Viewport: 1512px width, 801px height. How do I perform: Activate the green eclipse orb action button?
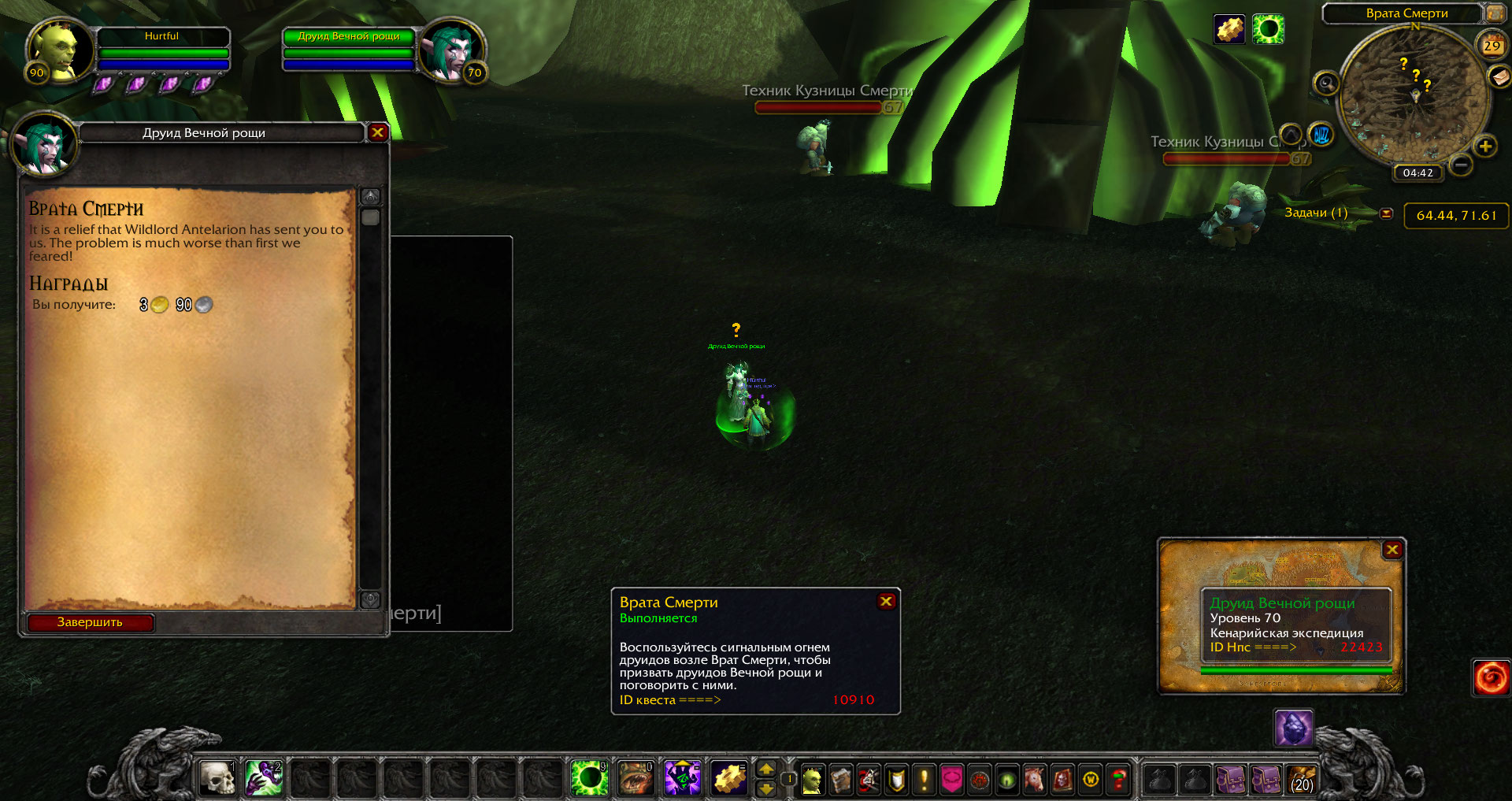pyautogui.click(x=589, y=778)
